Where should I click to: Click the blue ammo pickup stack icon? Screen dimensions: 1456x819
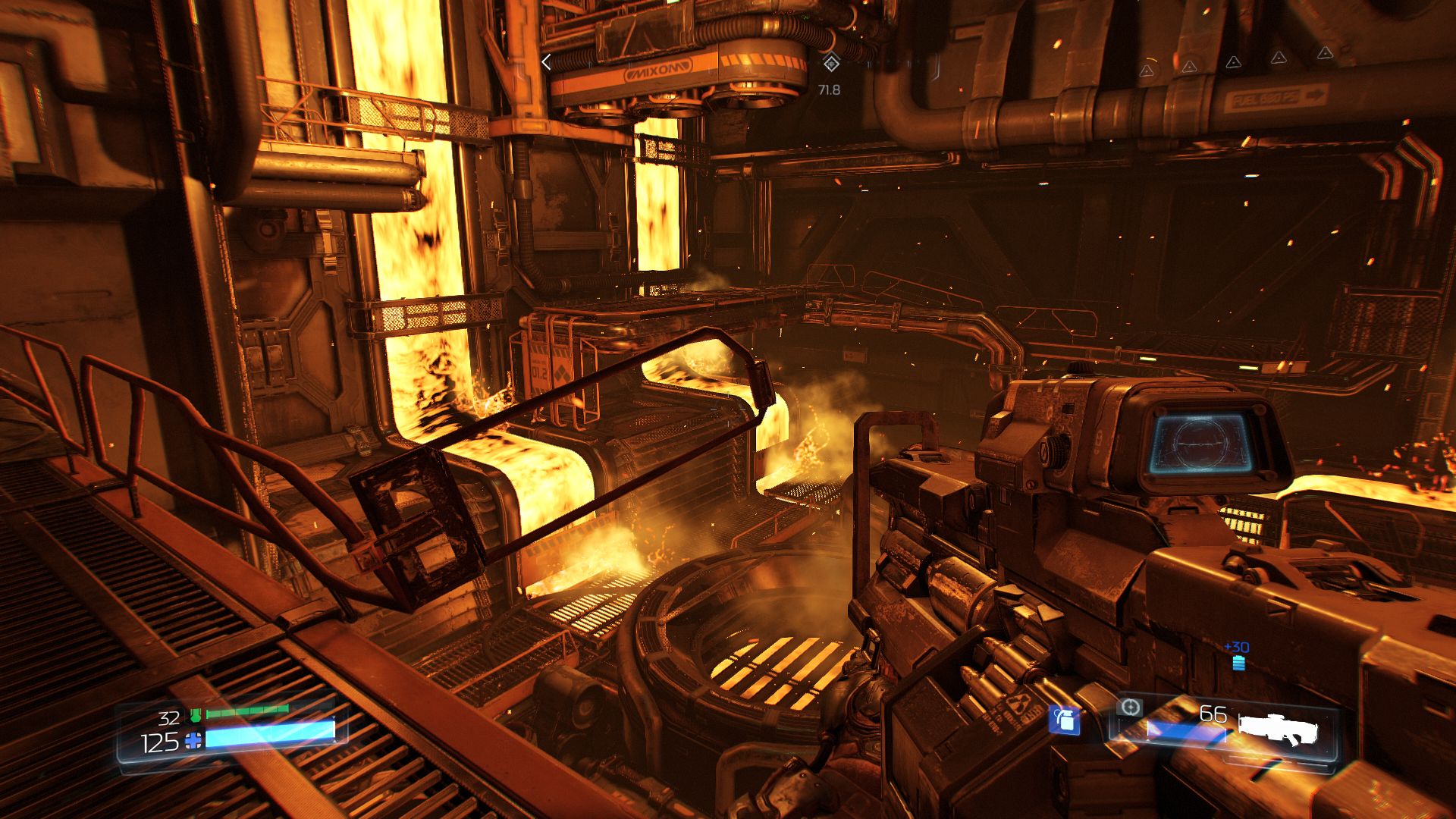[x=1238, y=664]
